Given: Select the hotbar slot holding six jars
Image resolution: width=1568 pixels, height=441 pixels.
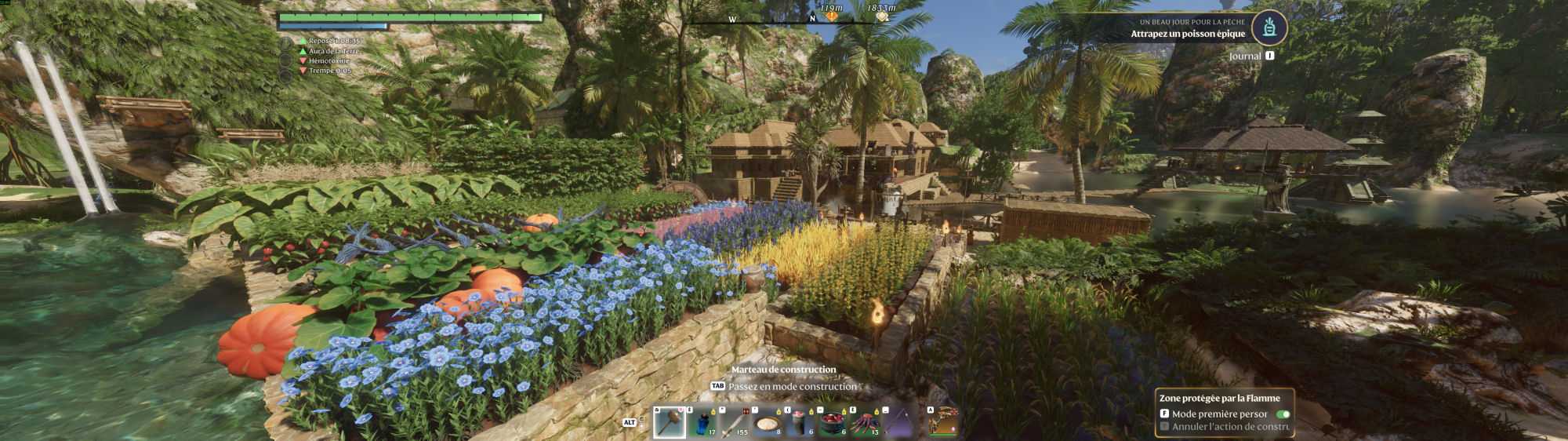Looking at the screenshot, I should [800, 422].
